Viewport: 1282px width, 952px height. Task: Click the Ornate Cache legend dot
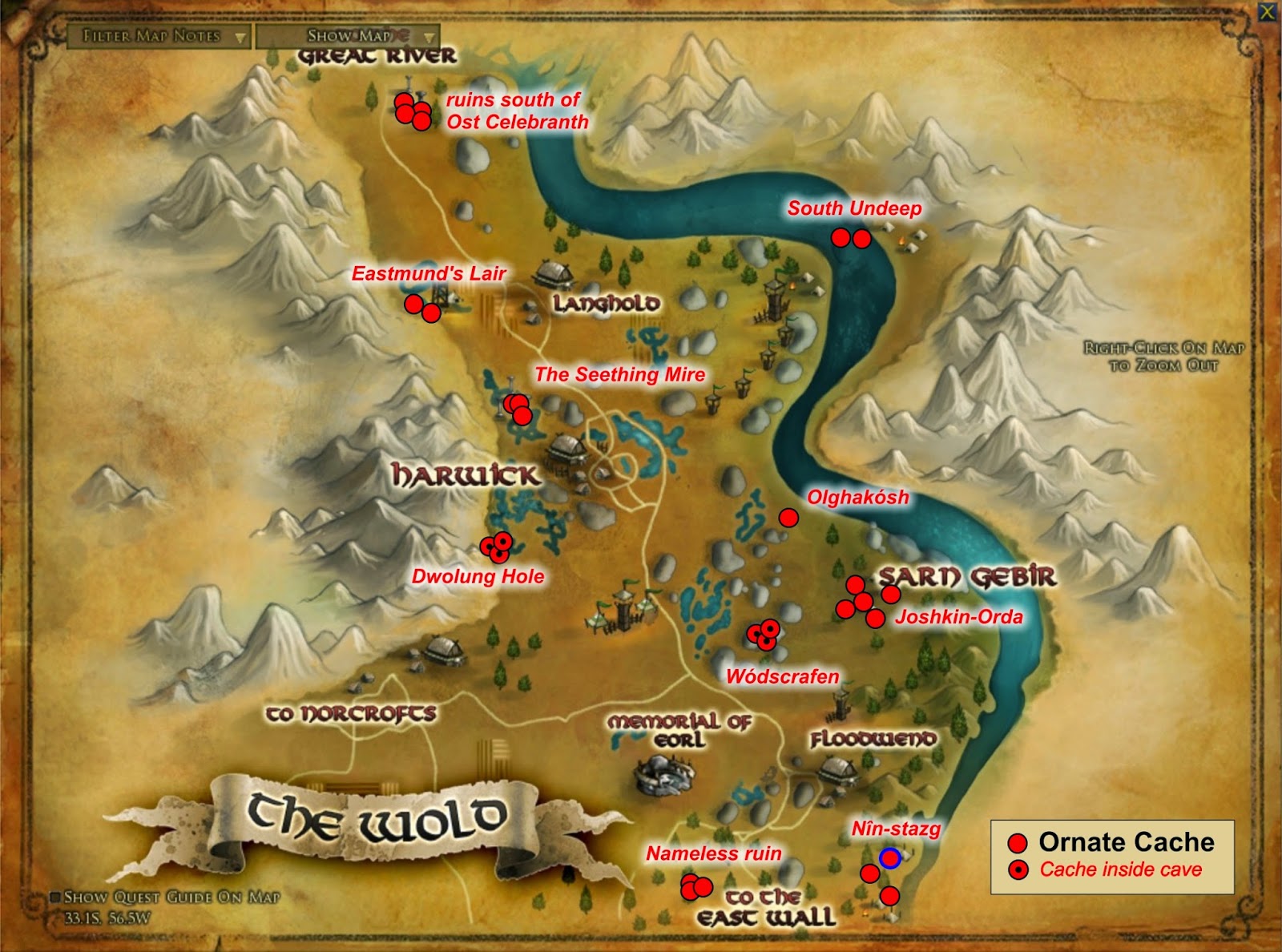[x=1018, y=843]
